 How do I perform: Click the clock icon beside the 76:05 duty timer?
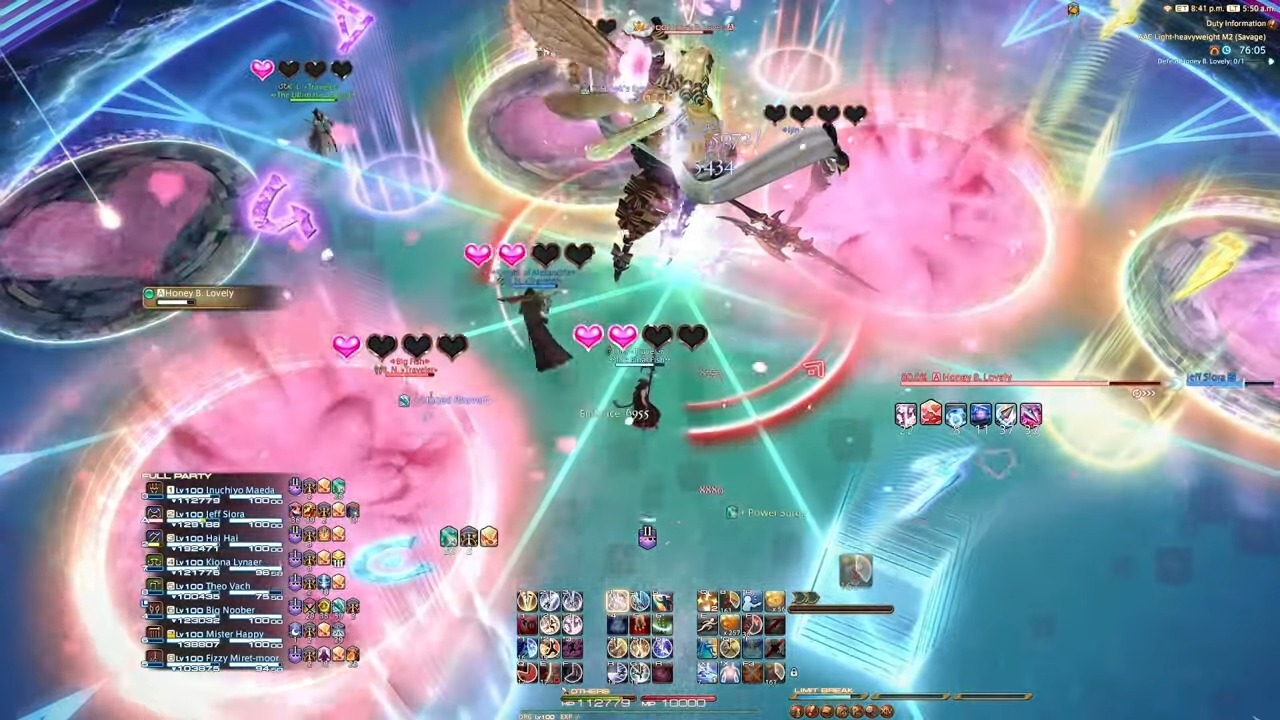(1226, 50)
